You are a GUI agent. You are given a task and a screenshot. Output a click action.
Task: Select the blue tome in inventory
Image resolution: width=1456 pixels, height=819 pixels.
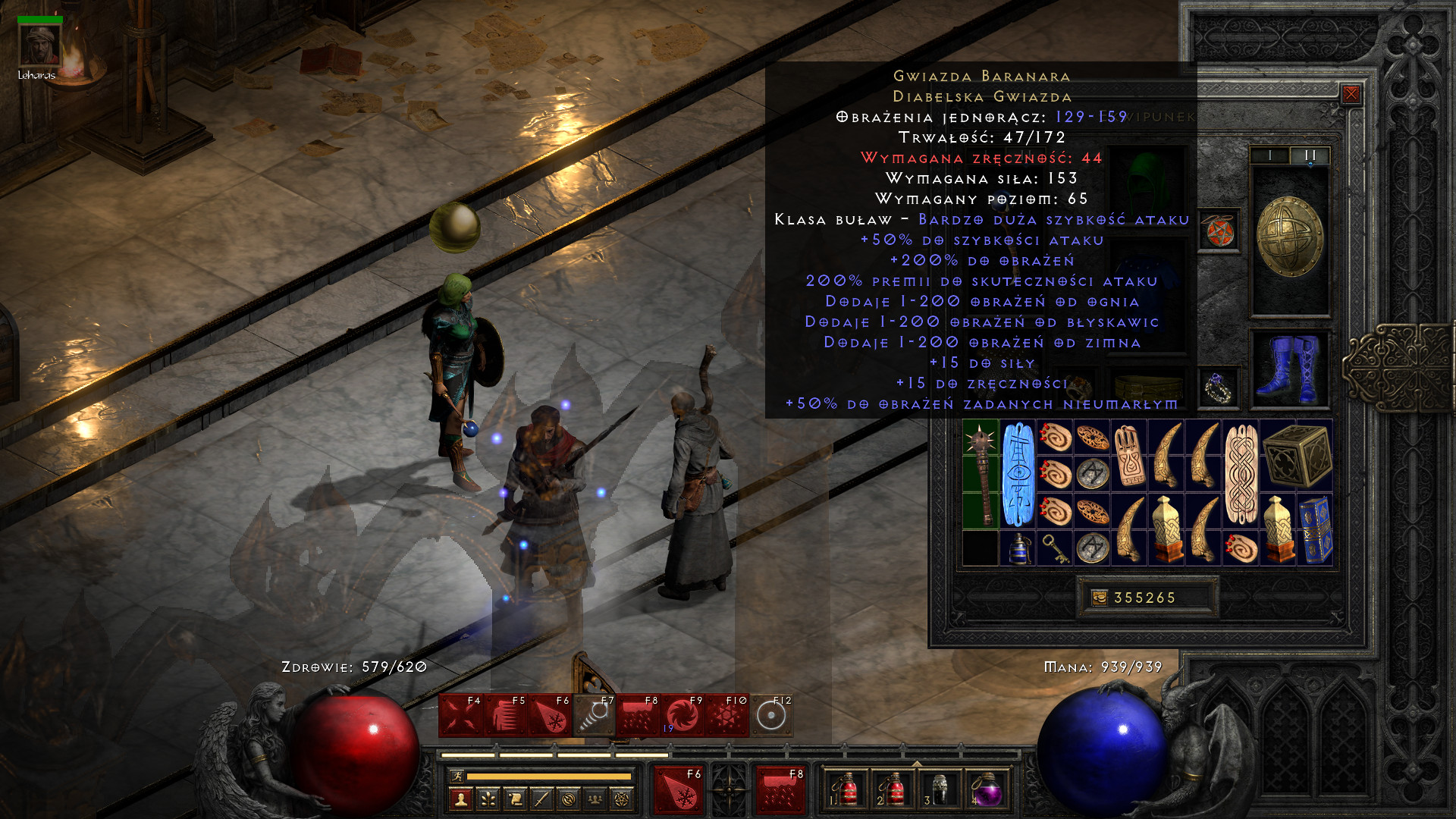coord(1315,529)
